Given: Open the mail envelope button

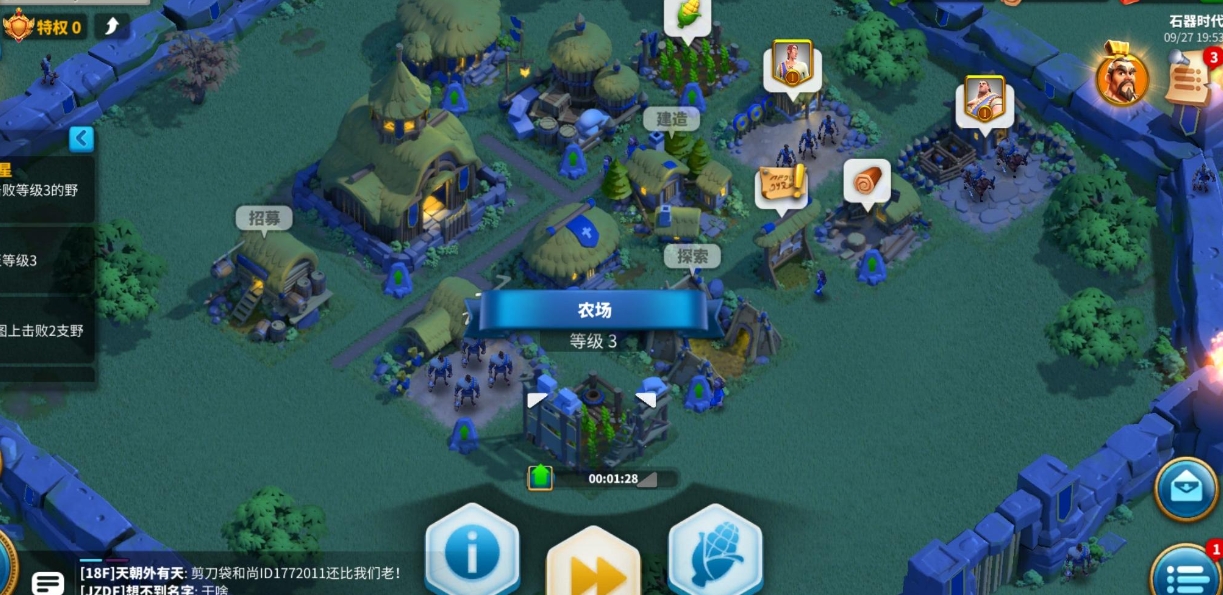Looking at the screenshot, I should (1186, 489).
